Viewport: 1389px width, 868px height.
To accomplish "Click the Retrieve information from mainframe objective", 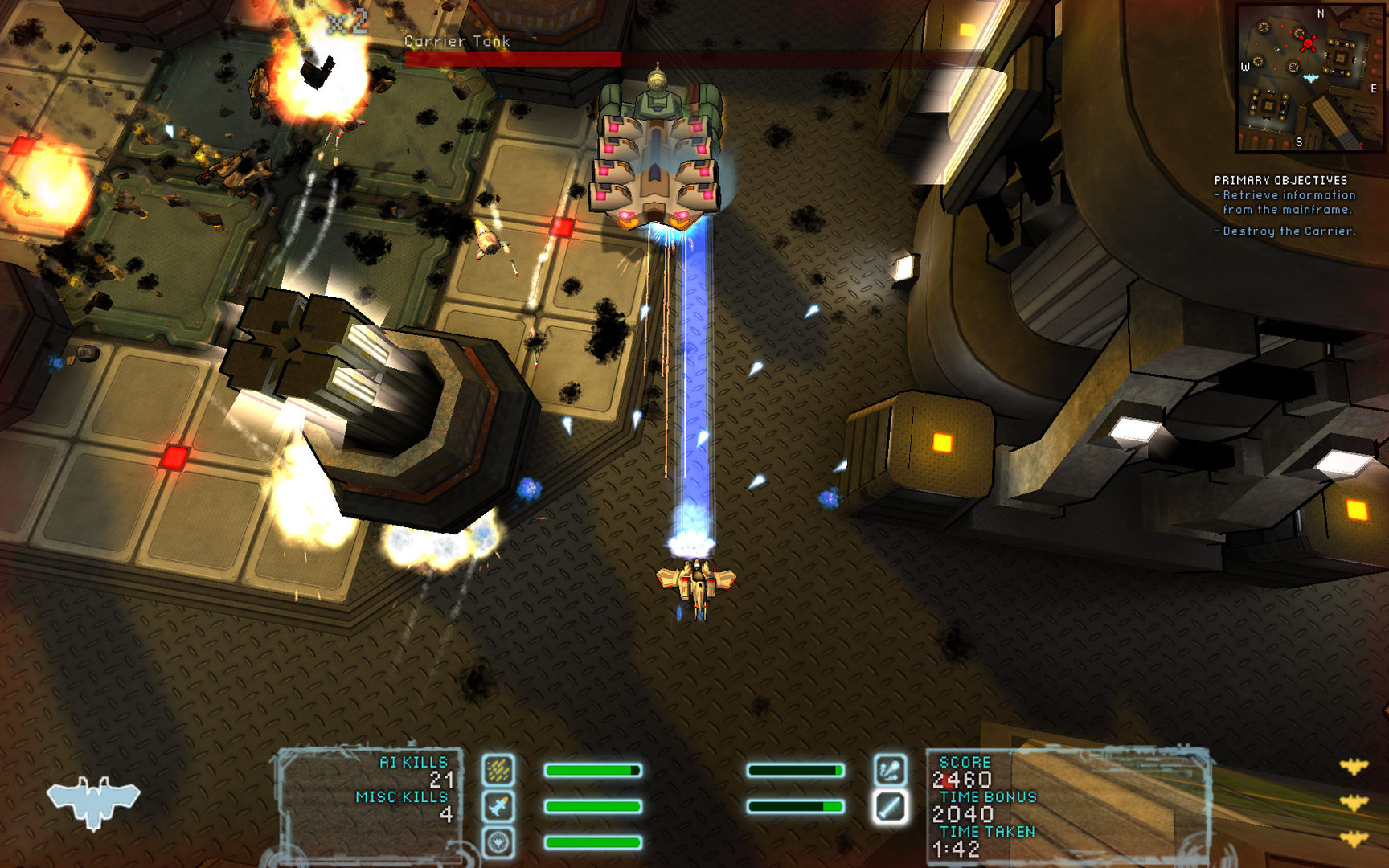I will (x=1284, y=200).
